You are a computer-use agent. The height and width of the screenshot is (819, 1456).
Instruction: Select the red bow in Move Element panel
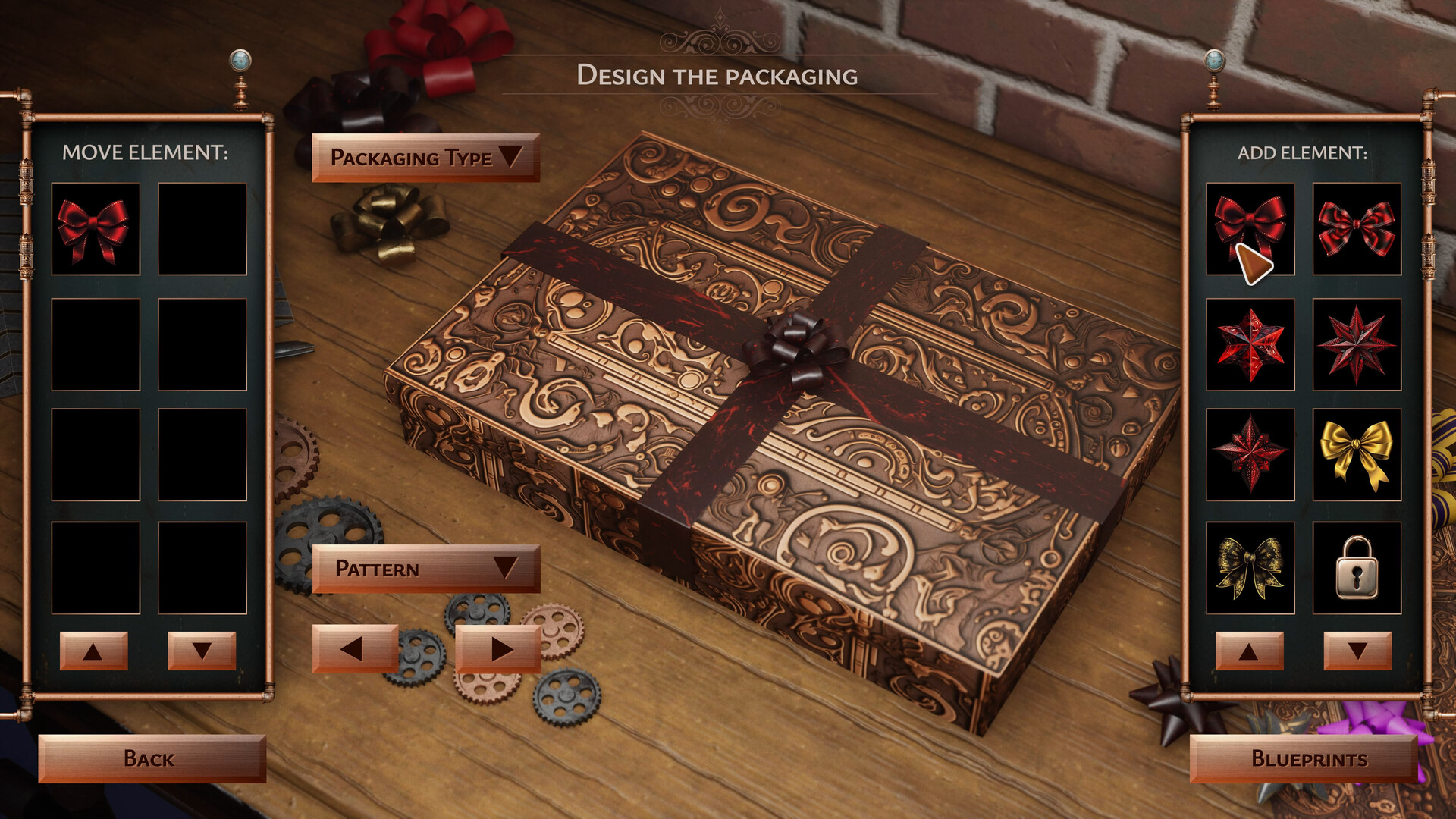96,227
